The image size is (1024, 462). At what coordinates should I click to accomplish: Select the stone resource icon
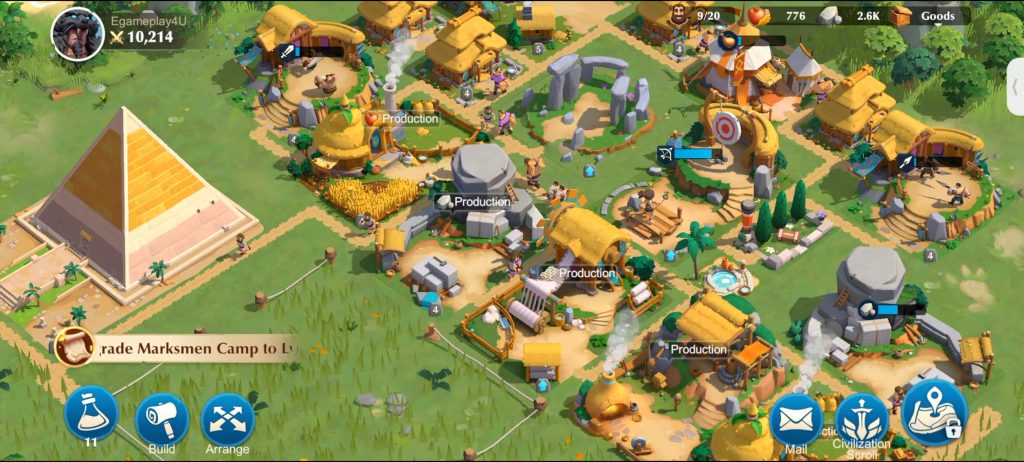click(830, 16)
